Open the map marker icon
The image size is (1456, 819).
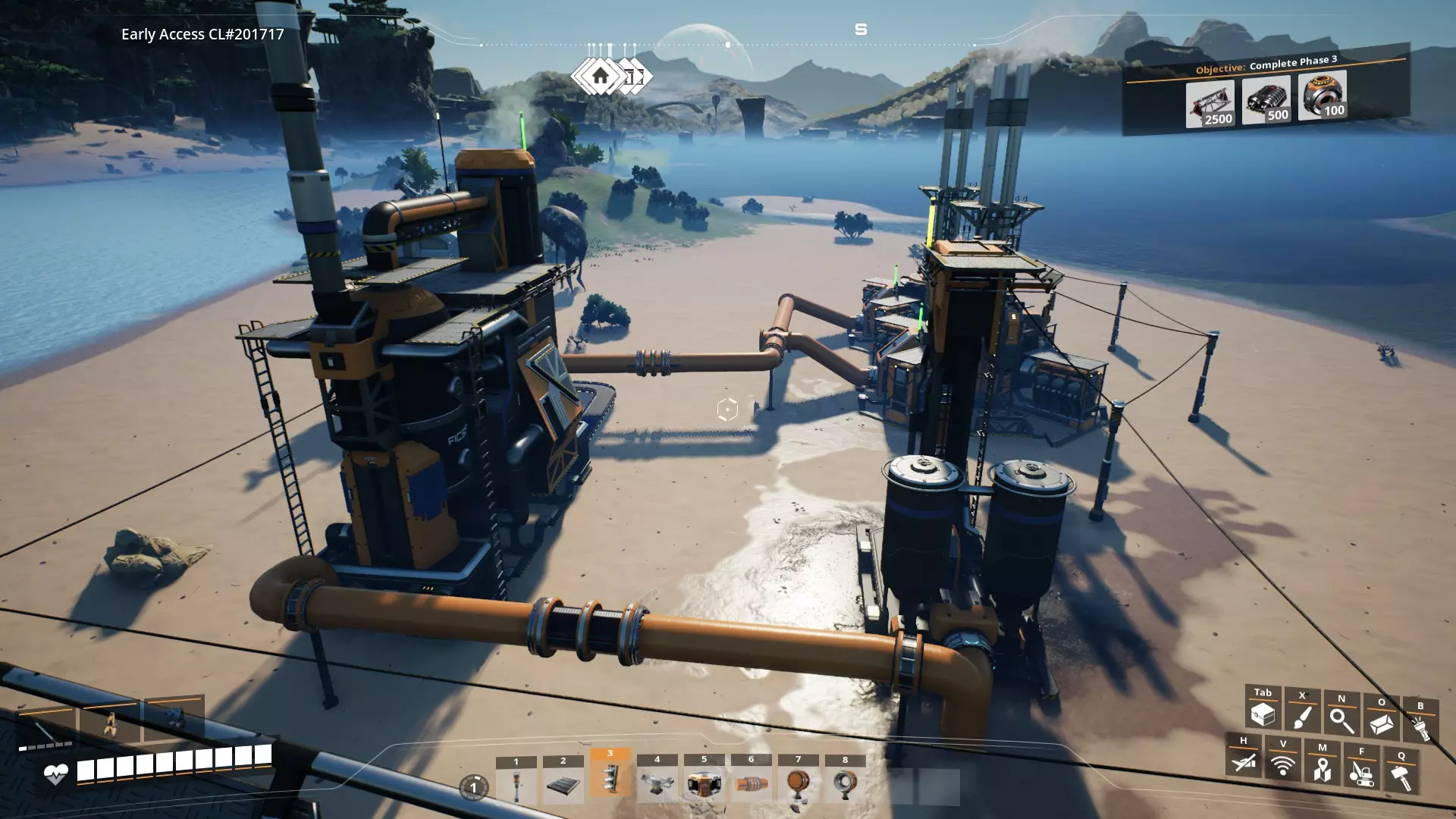tap(1323, 768)
